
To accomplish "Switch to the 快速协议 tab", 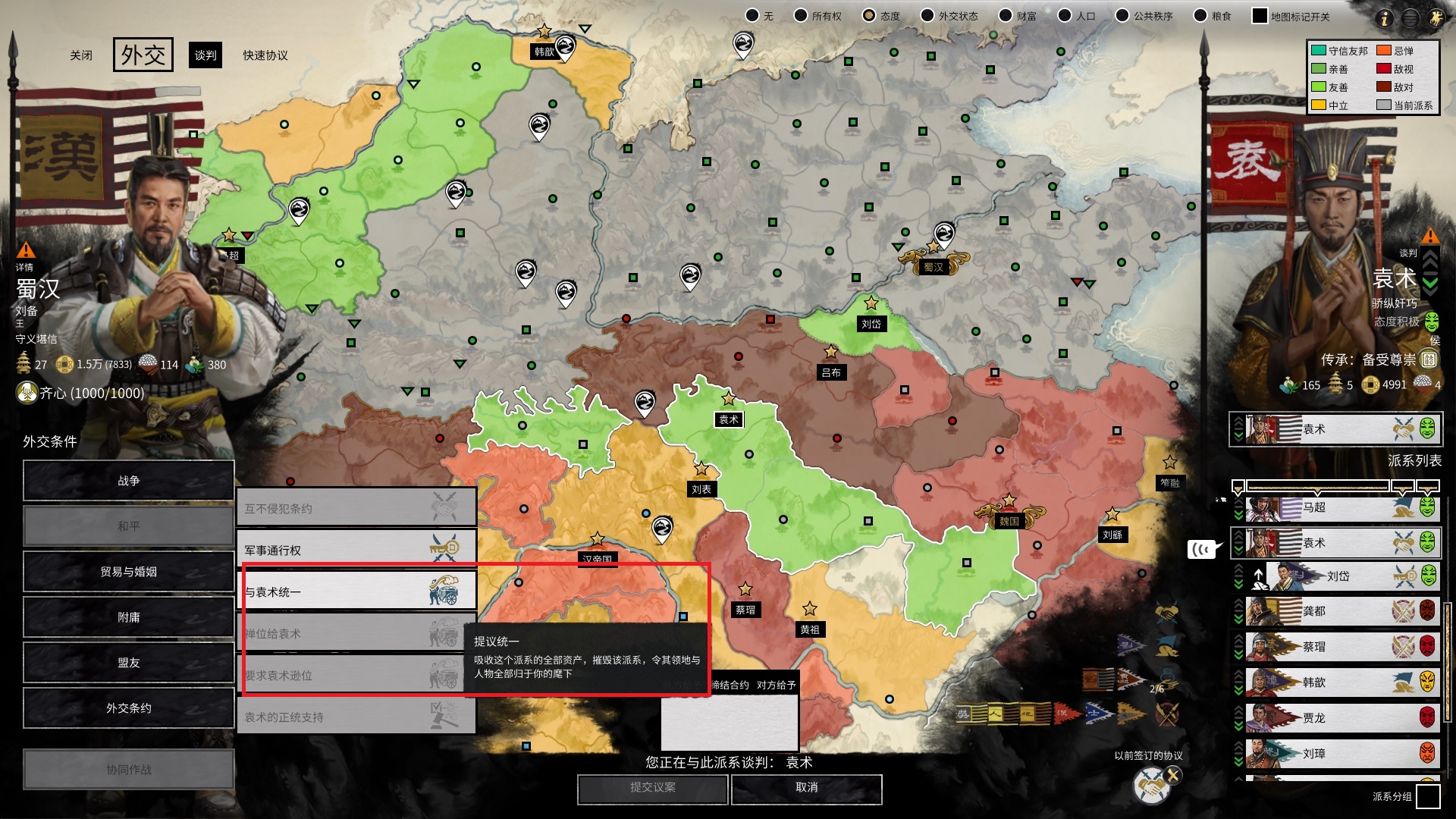I will pyautogui.click(x=266, y=55).
